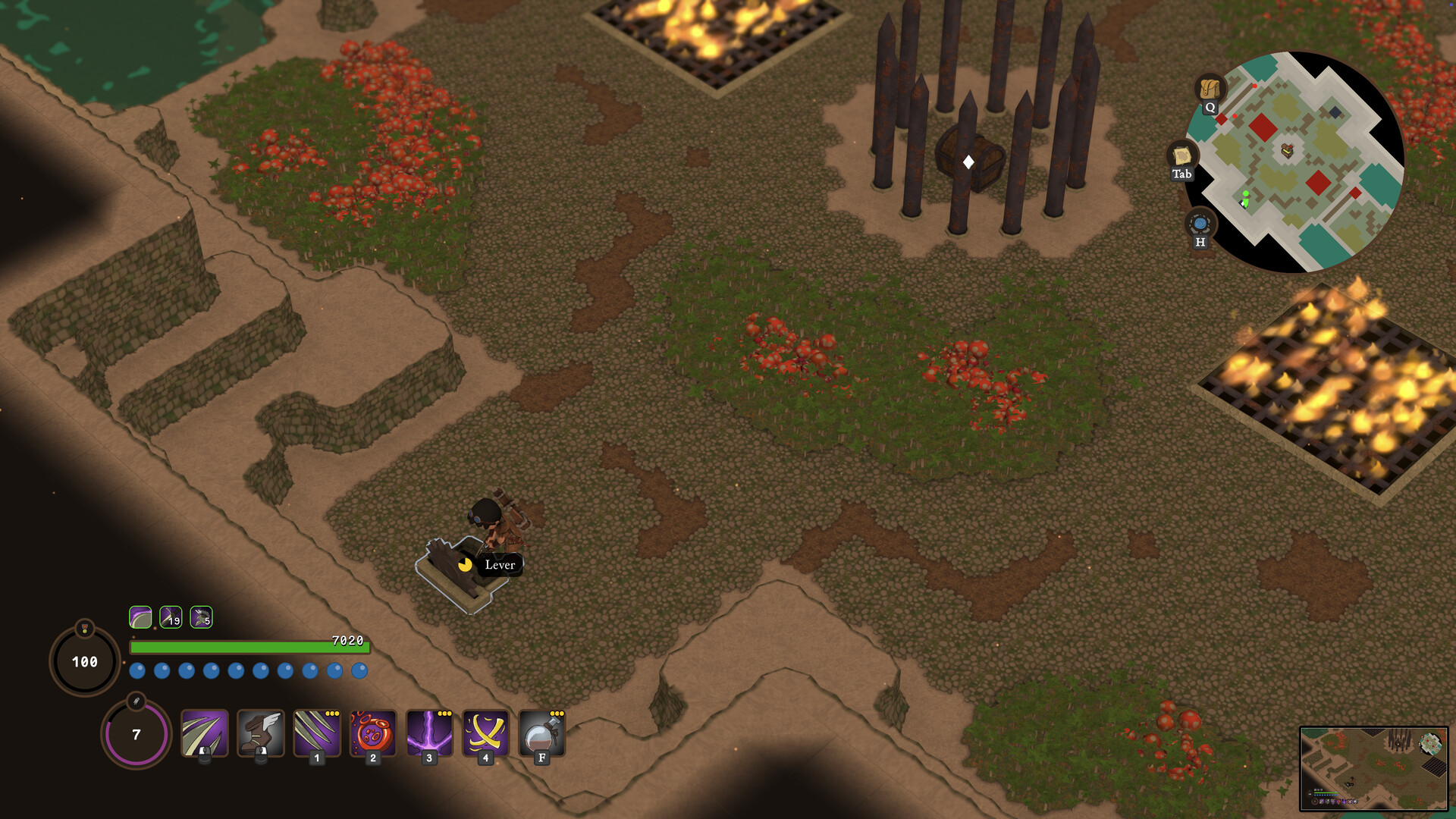Use the triple-spike ability in slot 1
The height and width of the screenshot is (819, 1456).
pos(316,734)
